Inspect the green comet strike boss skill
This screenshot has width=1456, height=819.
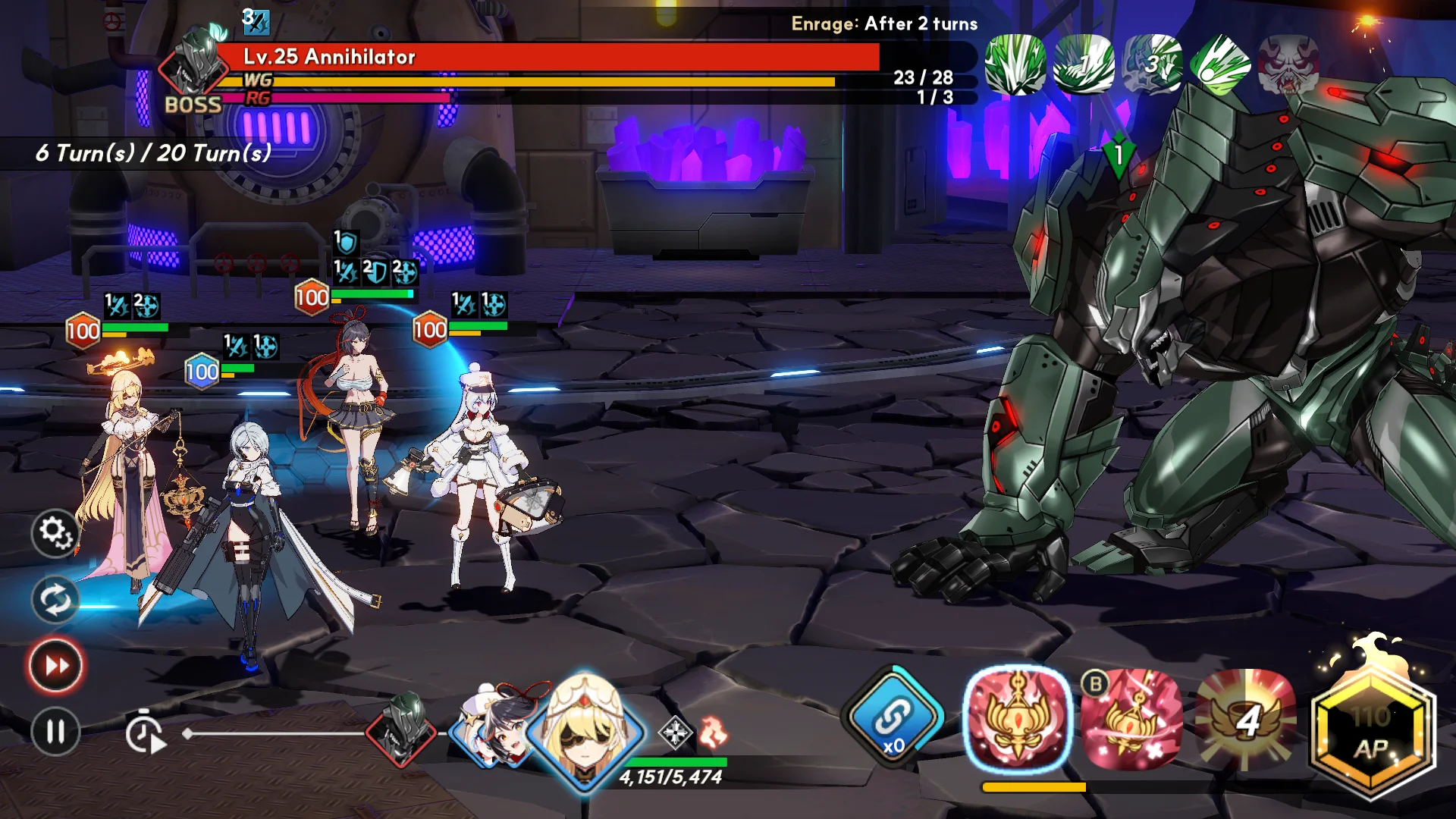coord(1219,65)
